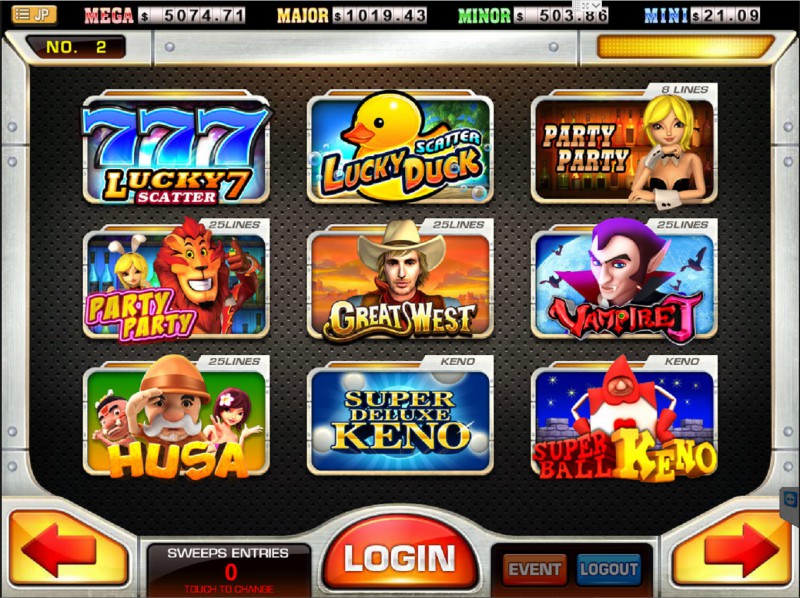Open the EVENT button
This screenshot has width=800, height=598.
535,569
